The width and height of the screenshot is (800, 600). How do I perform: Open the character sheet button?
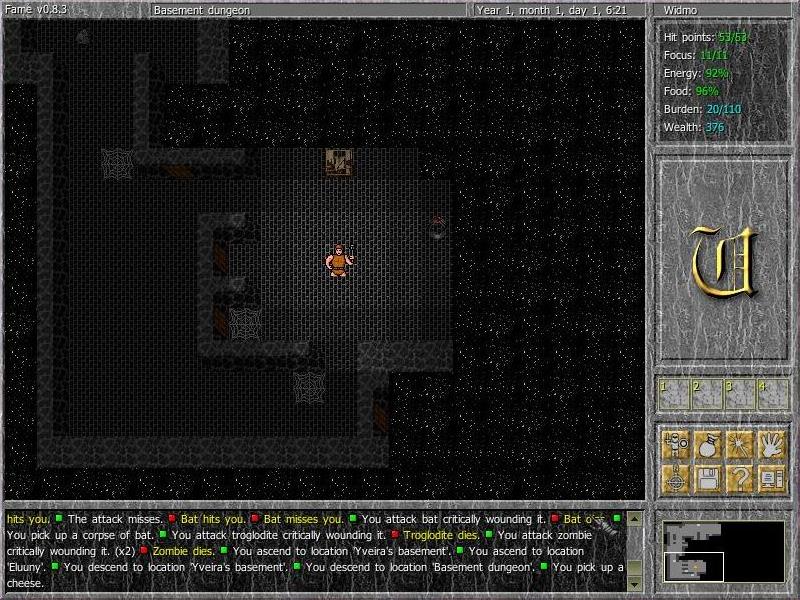click(x=675, y=443)
